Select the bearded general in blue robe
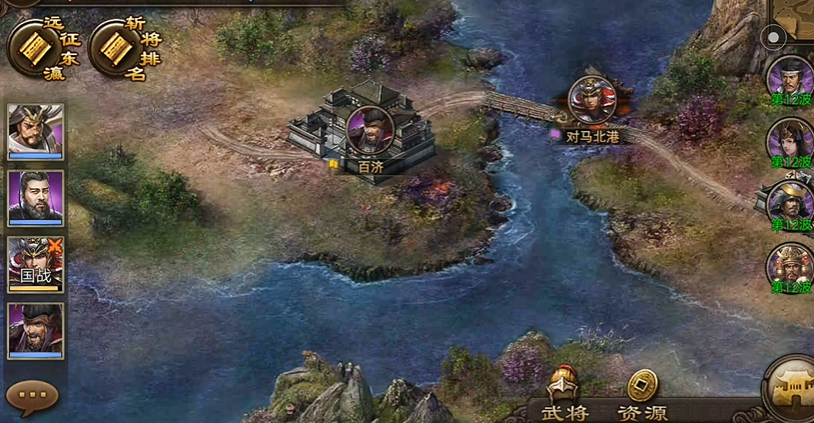Image resolution: width=814 pixels, height=423 pixels. (x=36, y=197)
